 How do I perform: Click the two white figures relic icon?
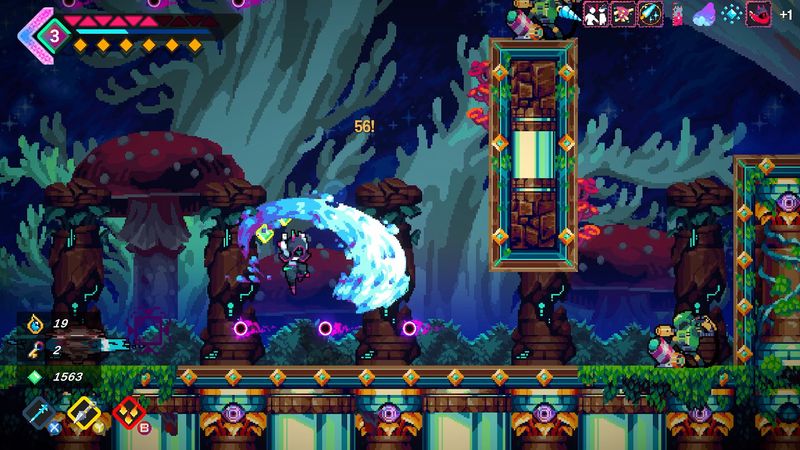(x=598, y=14)
